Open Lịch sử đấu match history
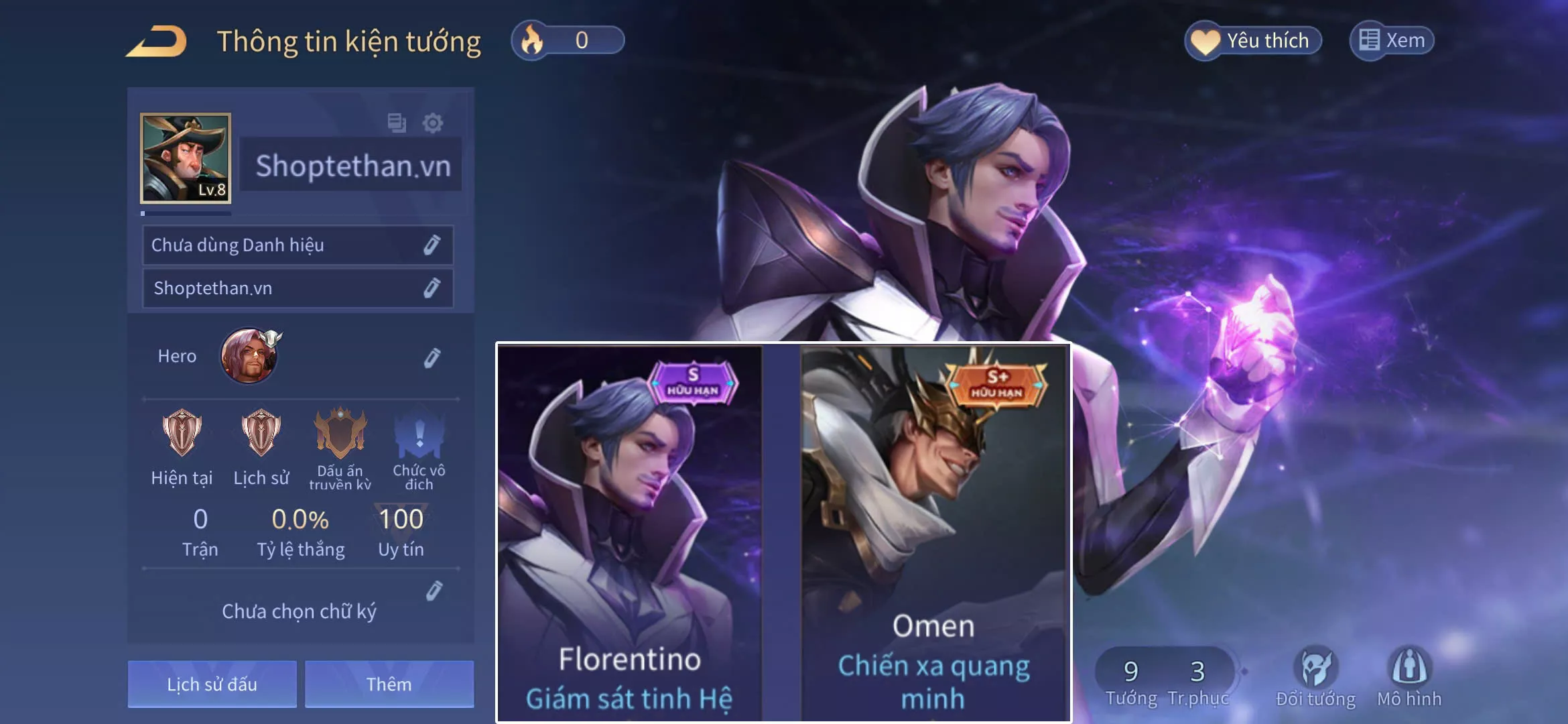 point(212,684)
